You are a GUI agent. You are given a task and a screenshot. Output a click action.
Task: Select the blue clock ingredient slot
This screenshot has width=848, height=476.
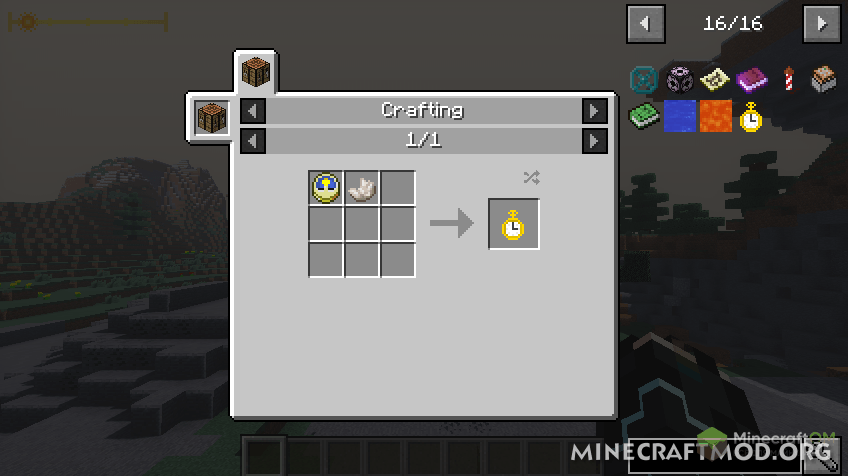point(326,188)
